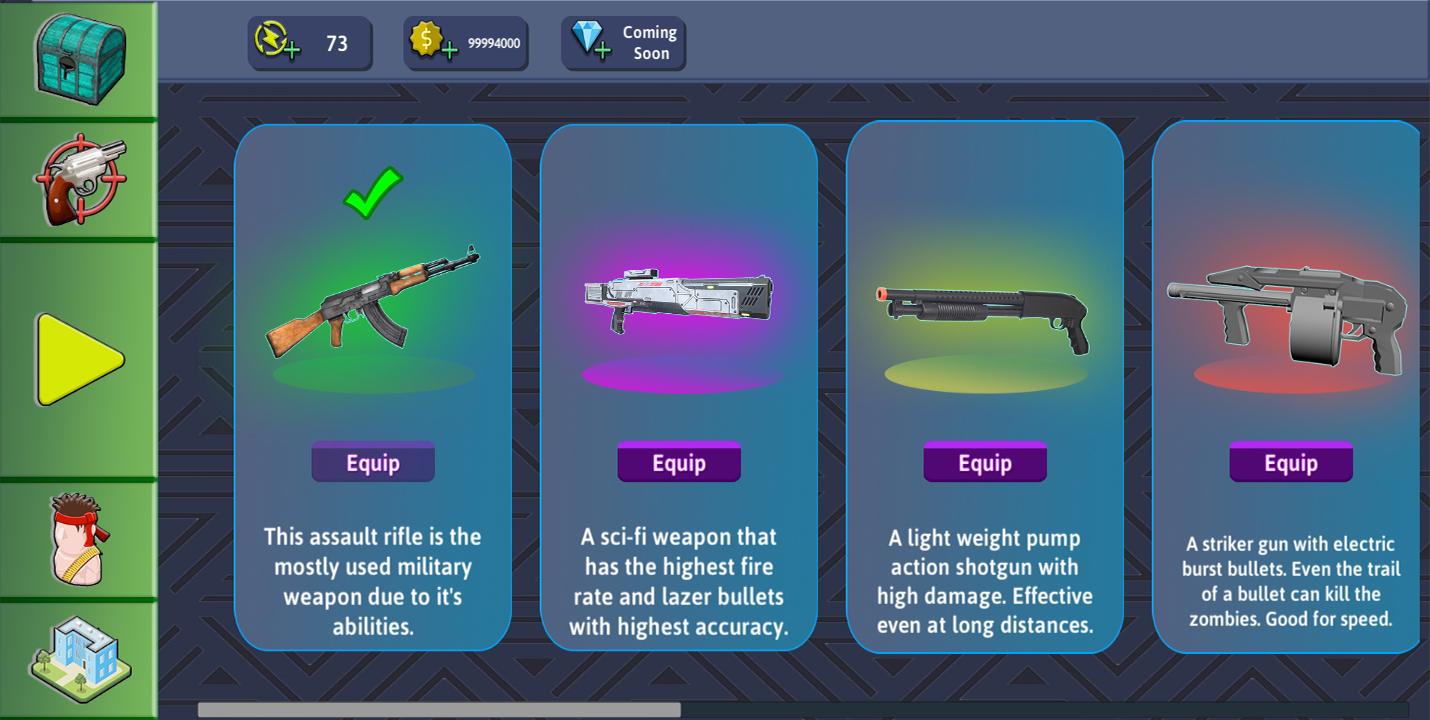Image resolution: width=1430 pixels, height=720 pixels.
Task: Start the game with yellow play arrow
Action: click(x=80, y=359)
